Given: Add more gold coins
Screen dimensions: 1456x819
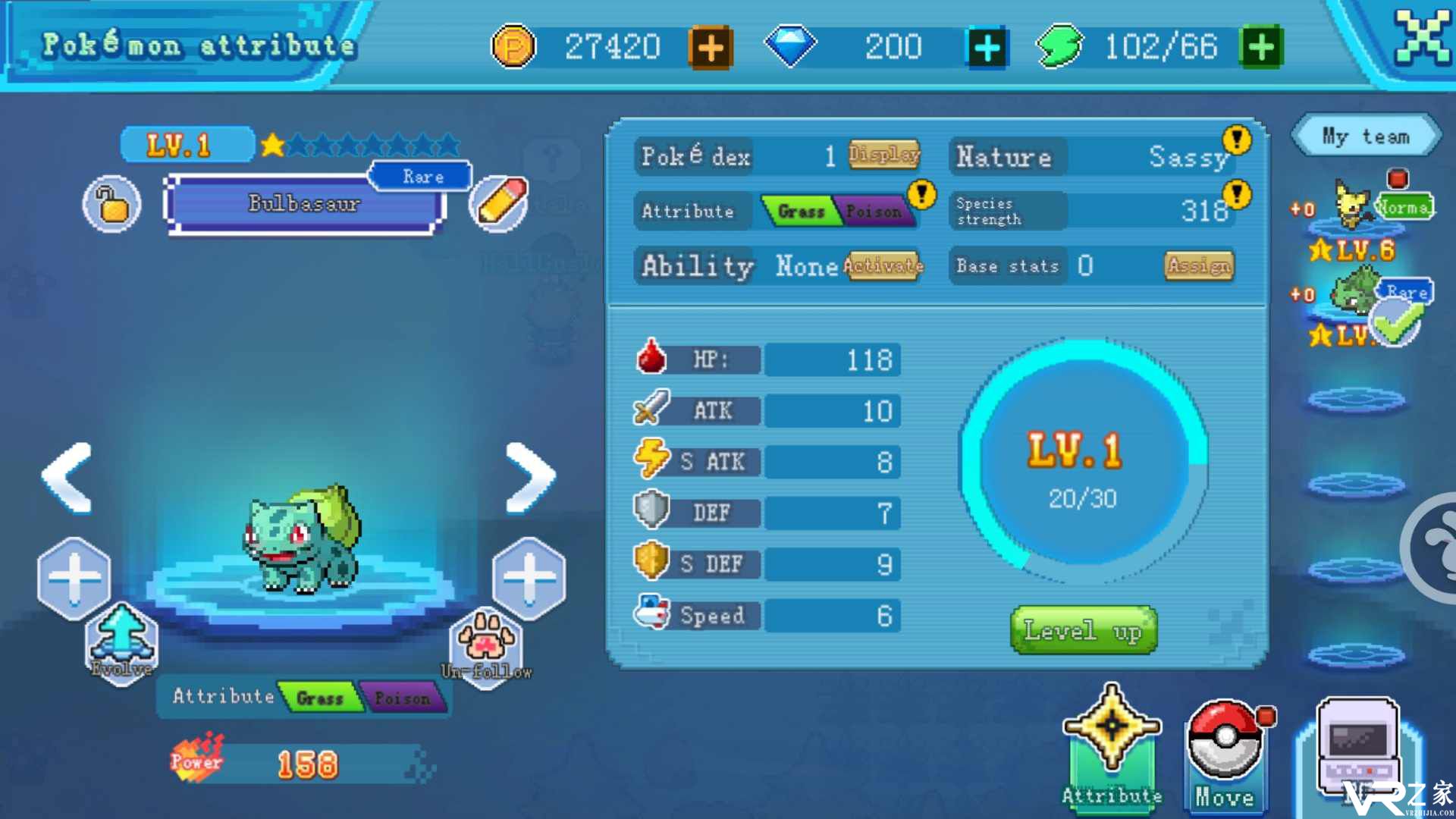Looking at the screenshot, I should [710, 48].
